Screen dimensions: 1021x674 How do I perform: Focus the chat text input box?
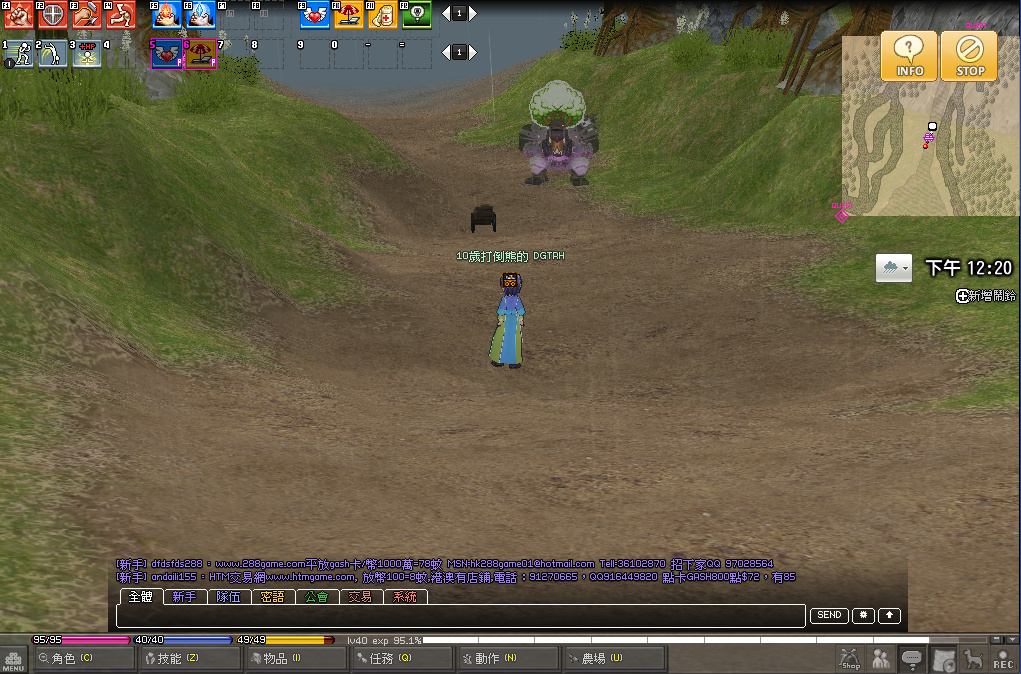click(x=460, y=616)
